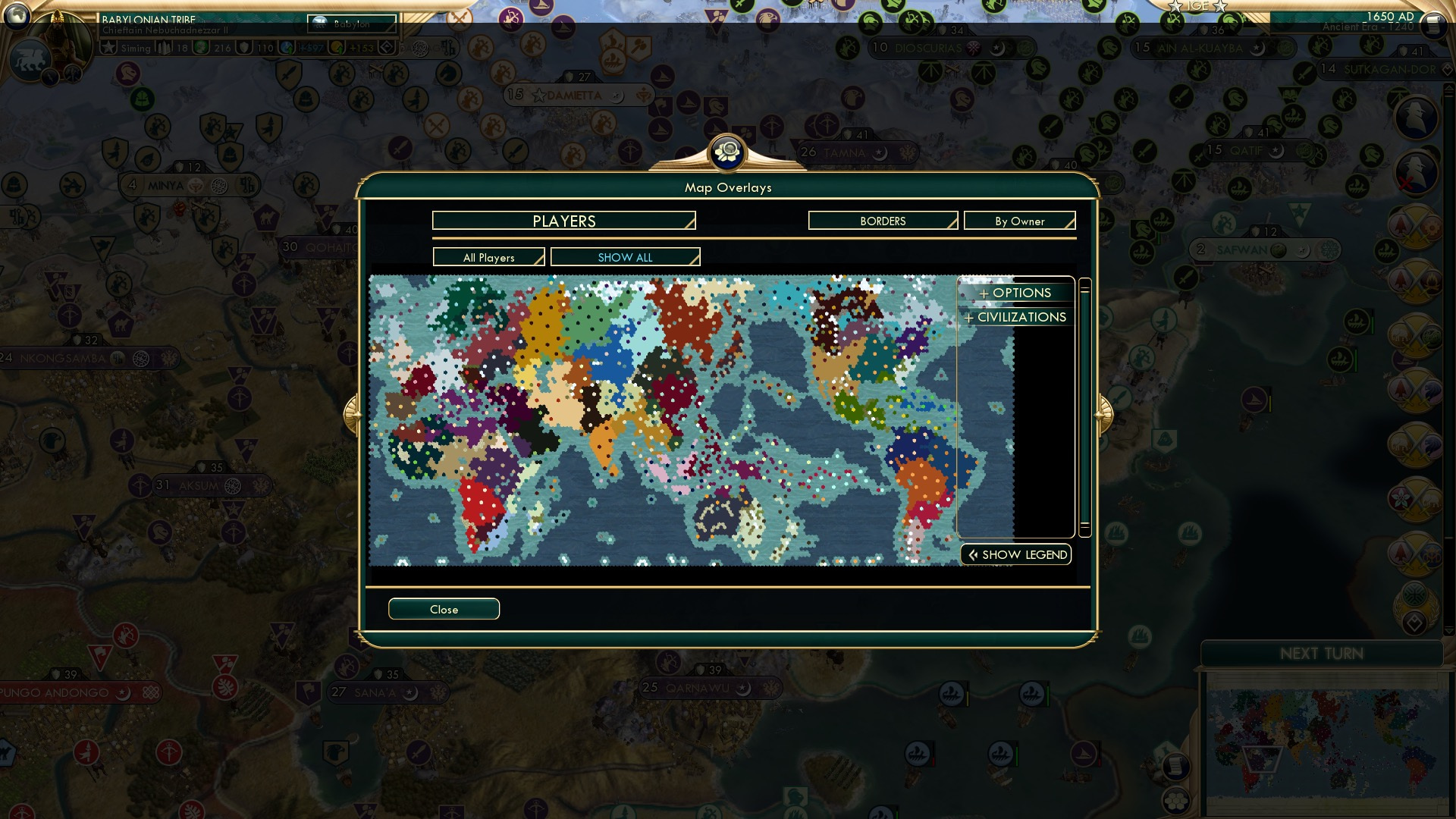This screenshot has height=819, width=1456.
Task: Click the gold income +153 indicator
Action: pyautogui.click(x=356, y=48)
